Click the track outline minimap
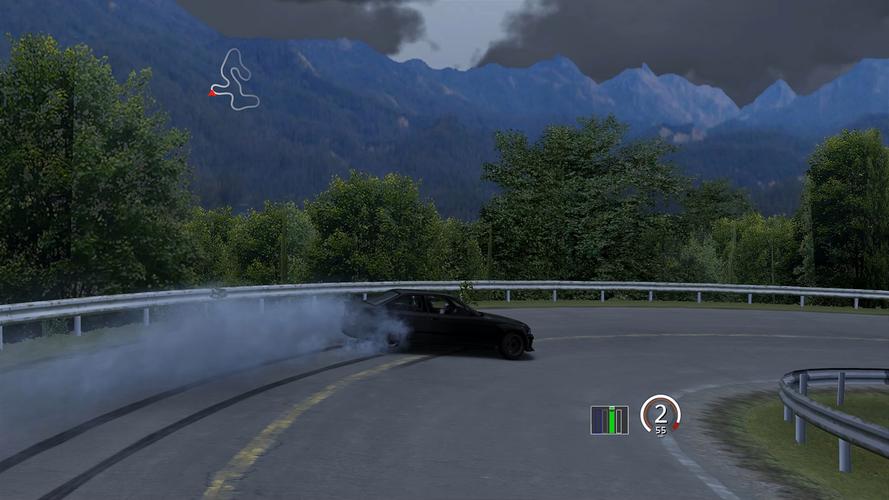Screen dimensions: 889x500 pyautogui.click(x=236, y=79)
